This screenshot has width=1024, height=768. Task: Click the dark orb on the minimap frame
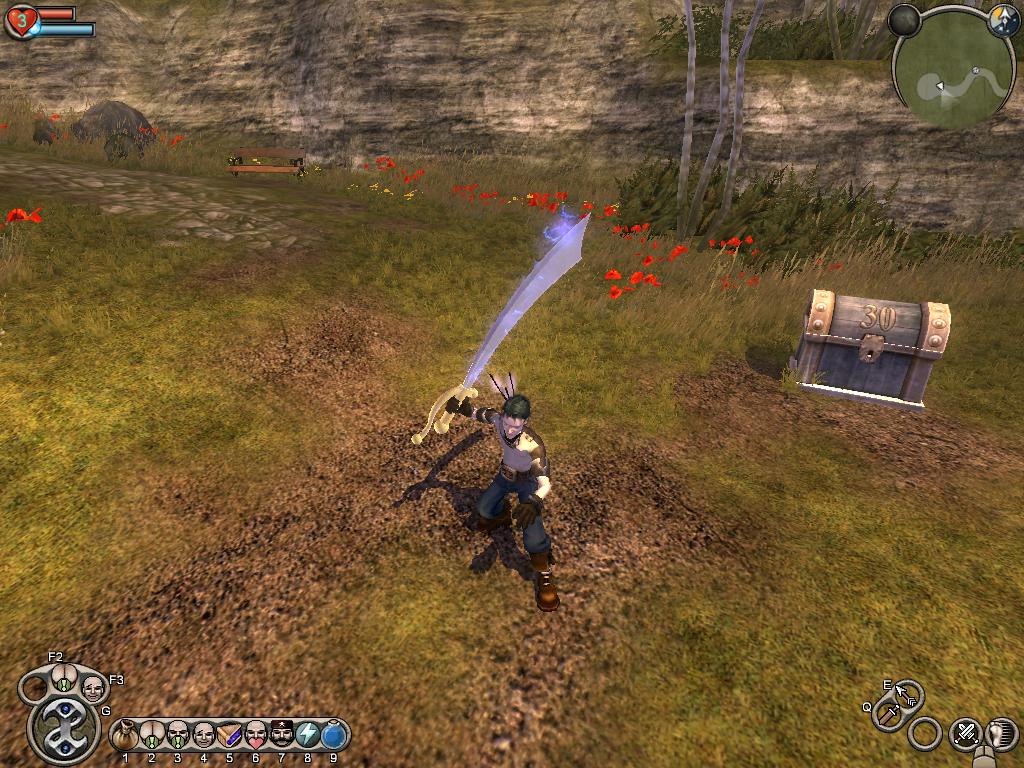(x=904, y=21)
